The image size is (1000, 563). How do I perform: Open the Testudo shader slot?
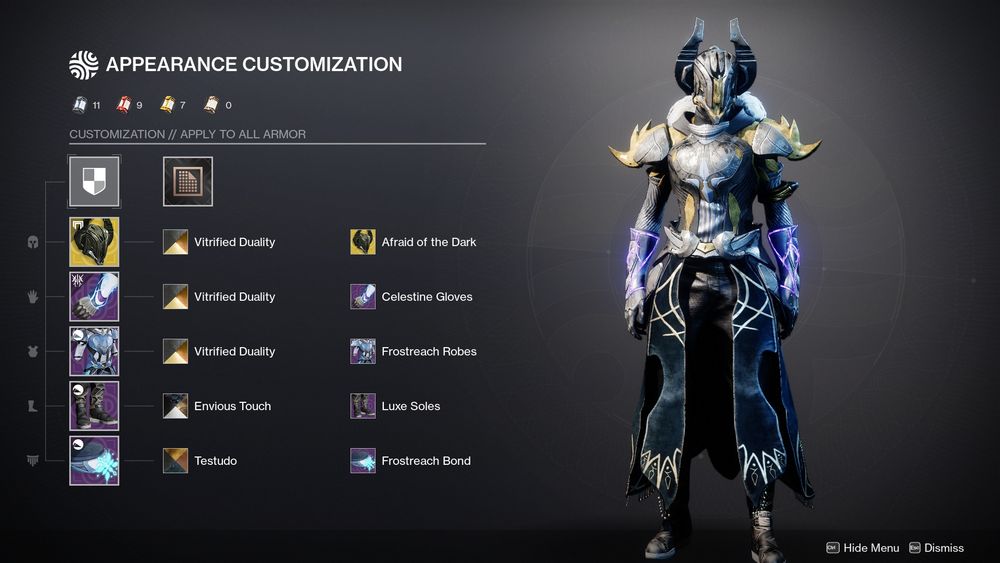tap(176, 461)
